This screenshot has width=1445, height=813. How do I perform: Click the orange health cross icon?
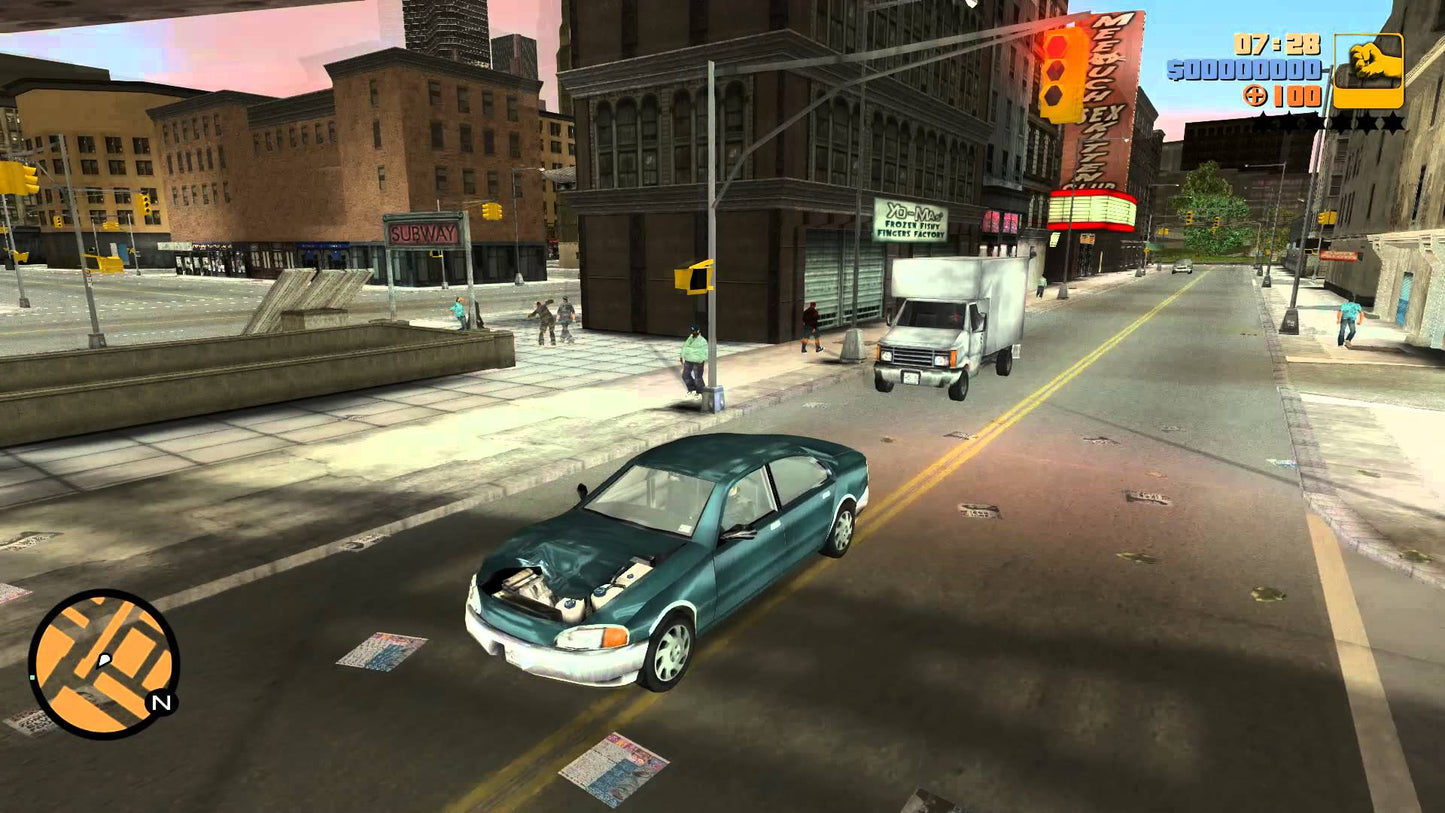pos(1254,96)
